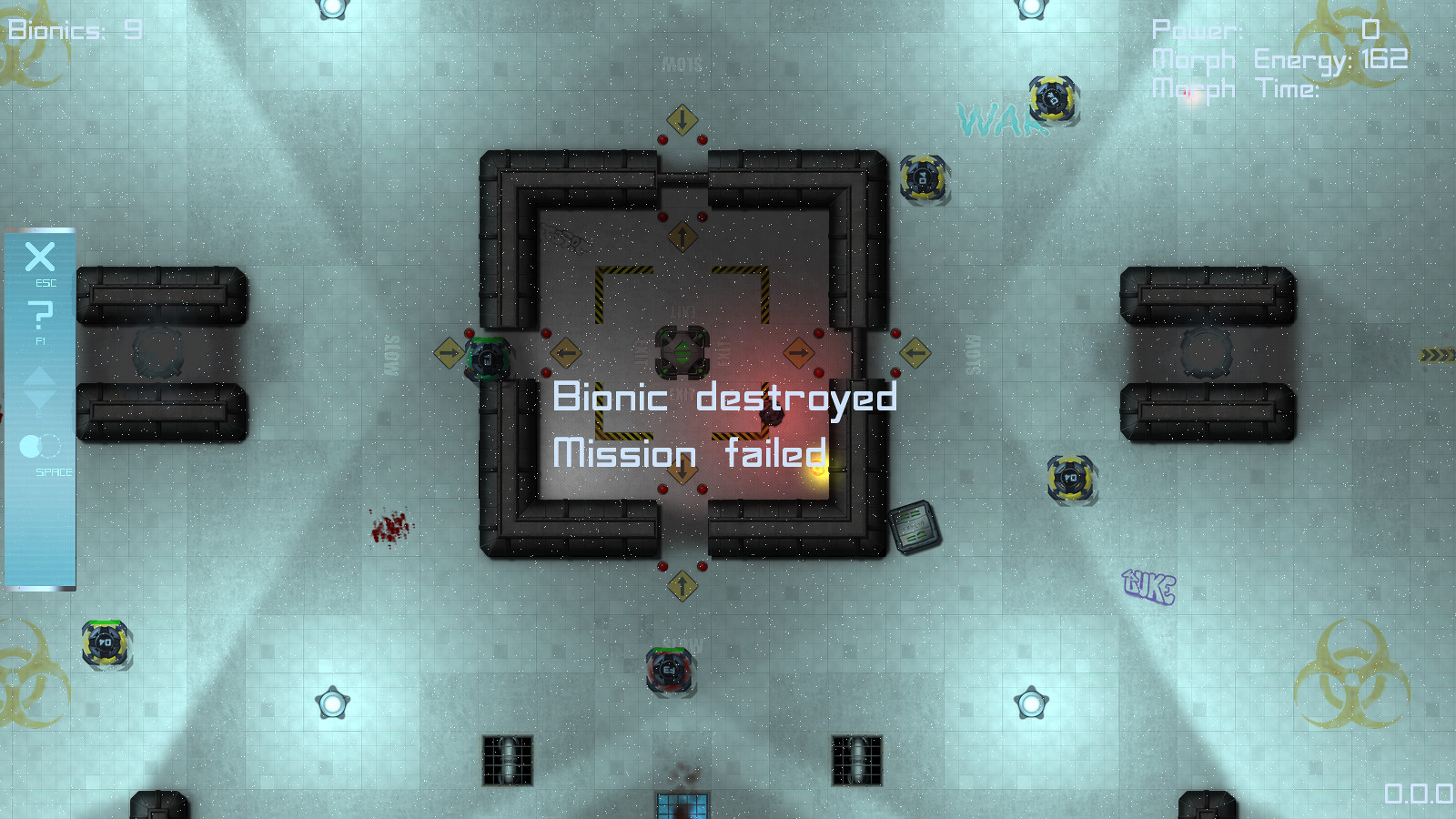This screenshot has width=1456, height=819.
Task: Select the 04 turret near the WAR graffiti
Action: point(1052,98)
